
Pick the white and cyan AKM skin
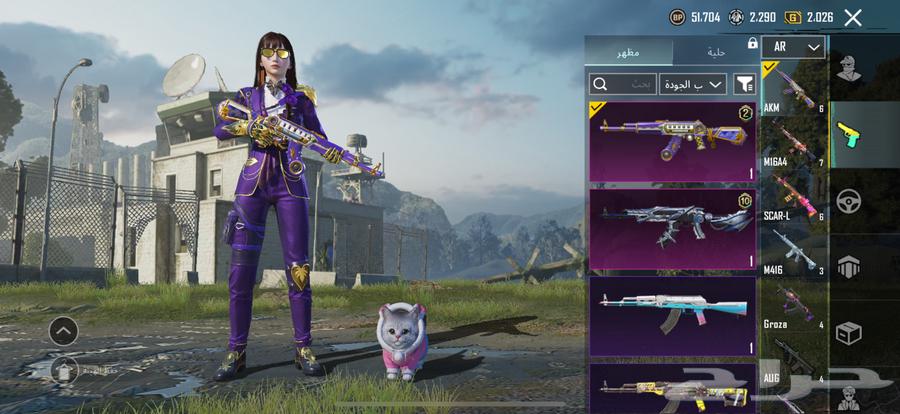(x=672, y=316)
